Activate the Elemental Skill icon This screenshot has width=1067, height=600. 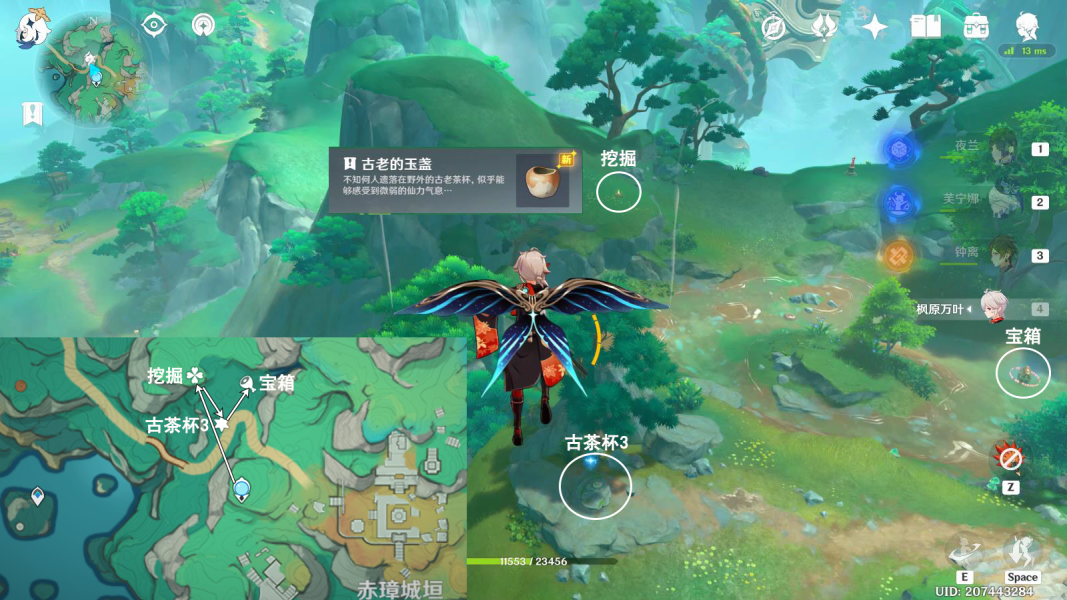pos(965,551)
